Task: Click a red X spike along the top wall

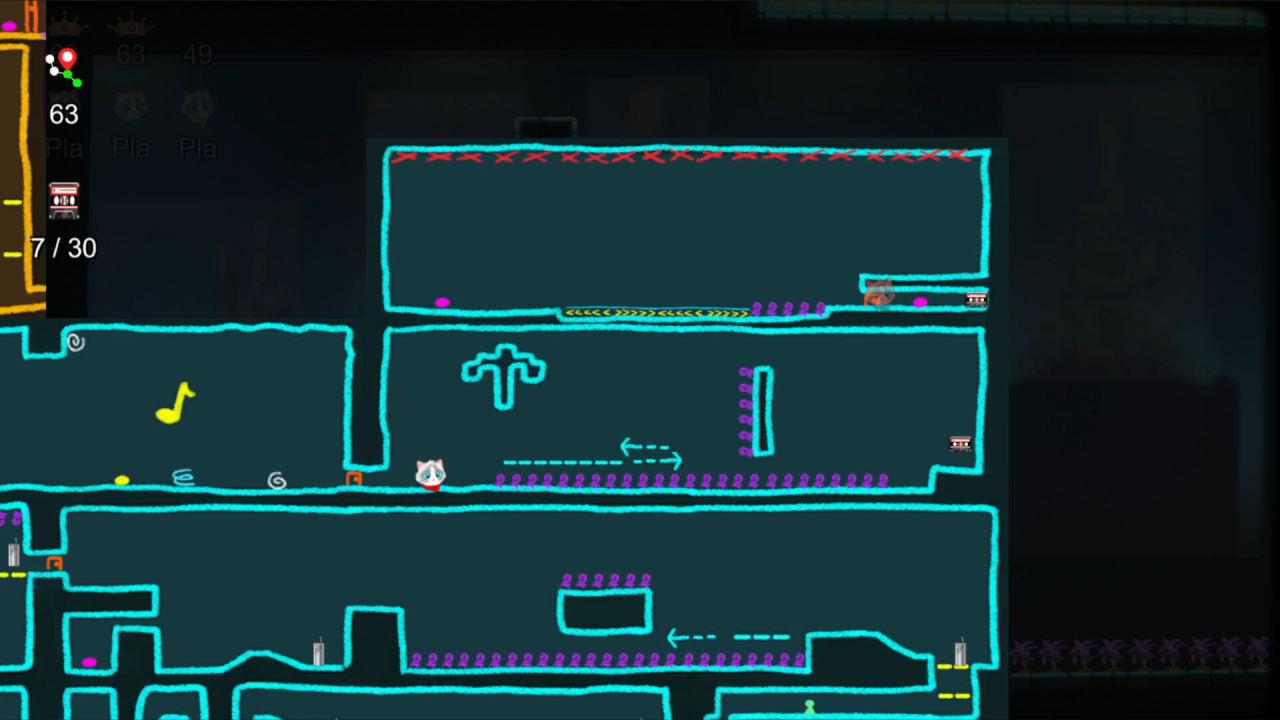Action: [x=570, y=157]
